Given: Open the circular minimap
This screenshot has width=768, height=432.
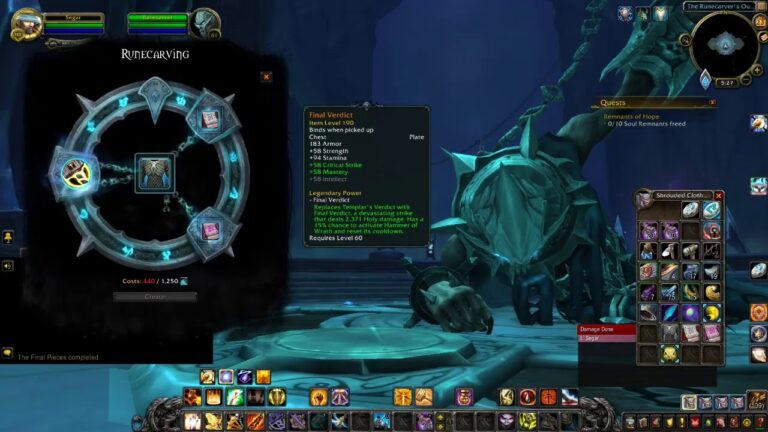Looking at the screenshot, I should pyautogui.click(x=724, y=44).
